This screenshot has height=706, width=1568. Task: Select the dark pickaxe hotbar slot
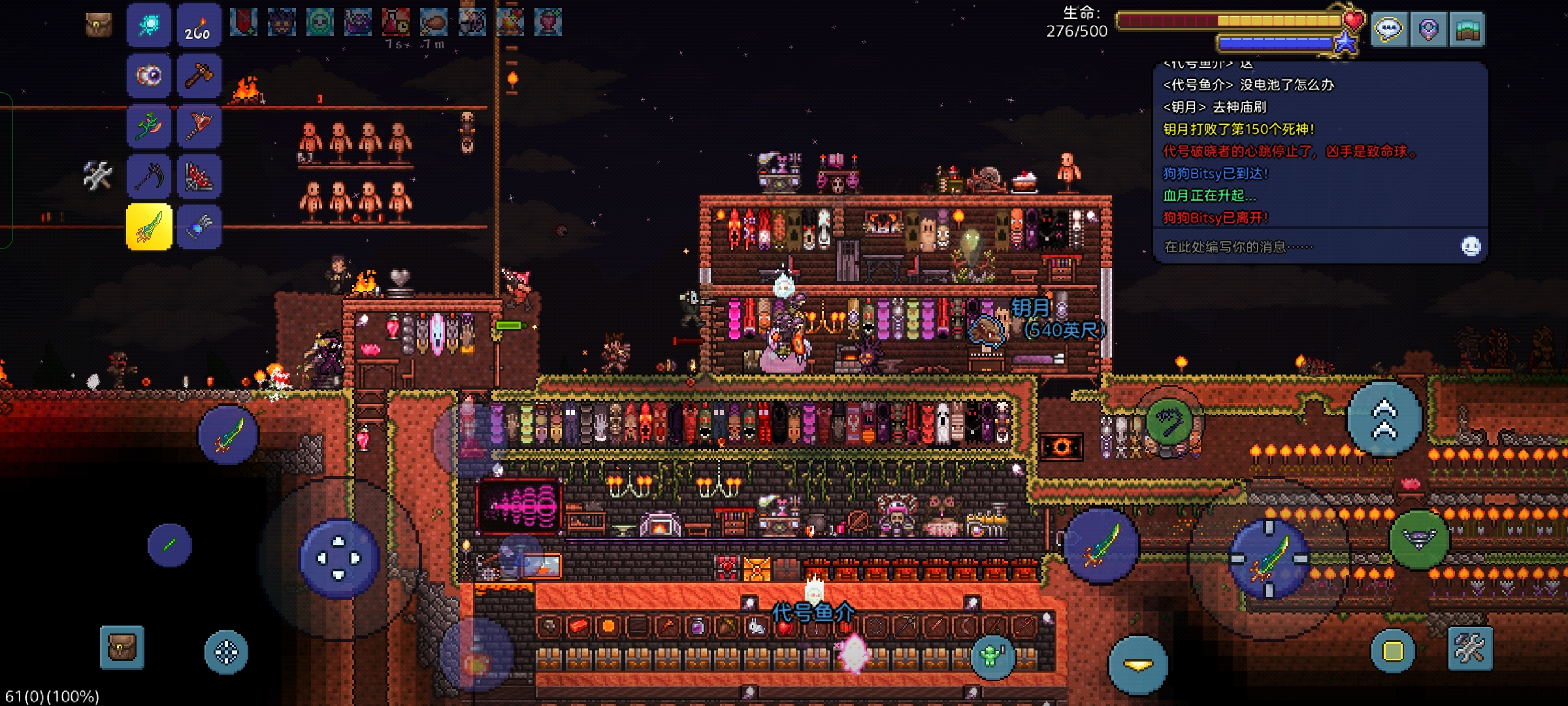coord(149,176)
